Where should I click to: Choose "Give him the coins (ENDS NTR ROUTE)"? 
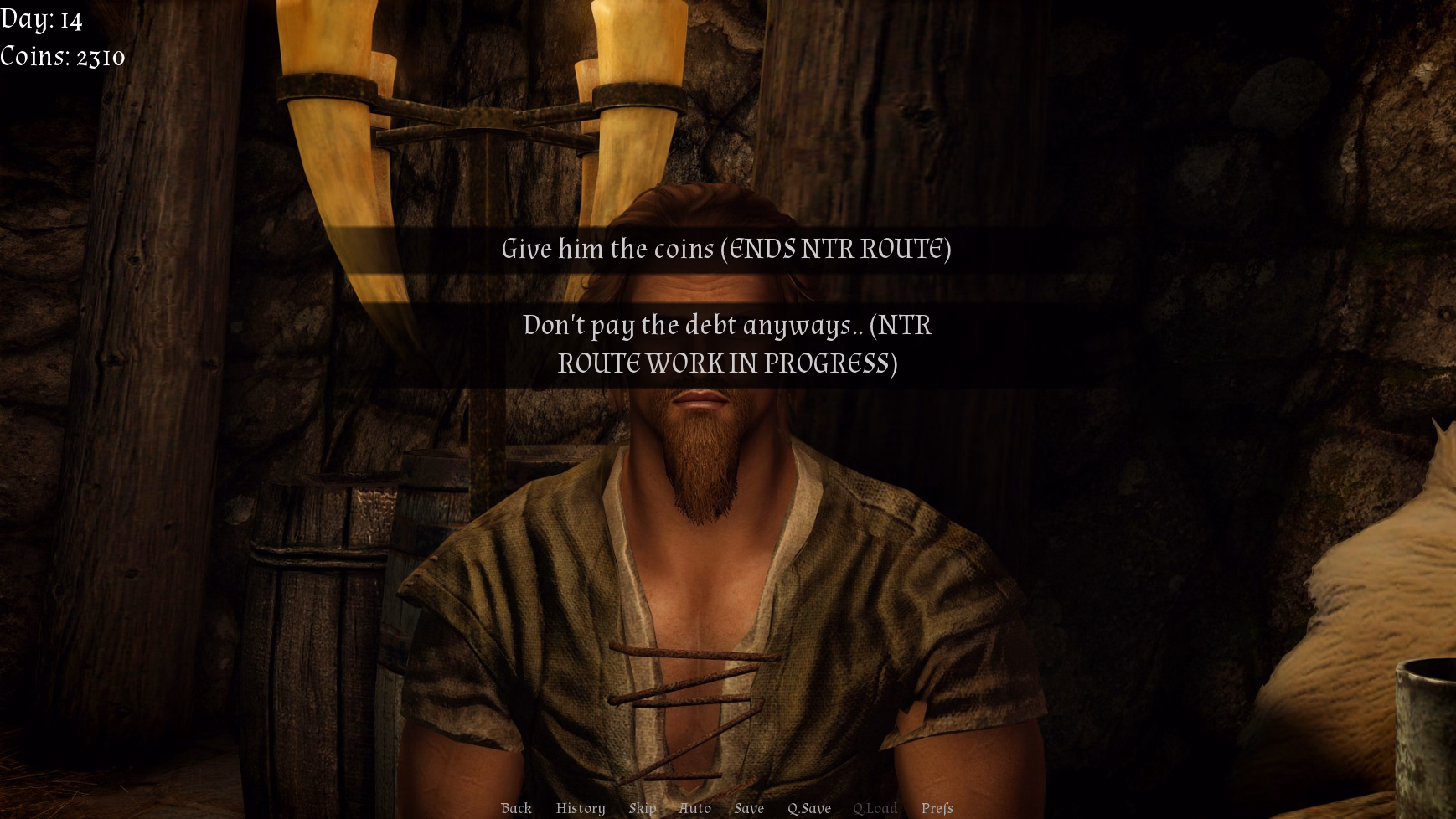tap(727, 248)
